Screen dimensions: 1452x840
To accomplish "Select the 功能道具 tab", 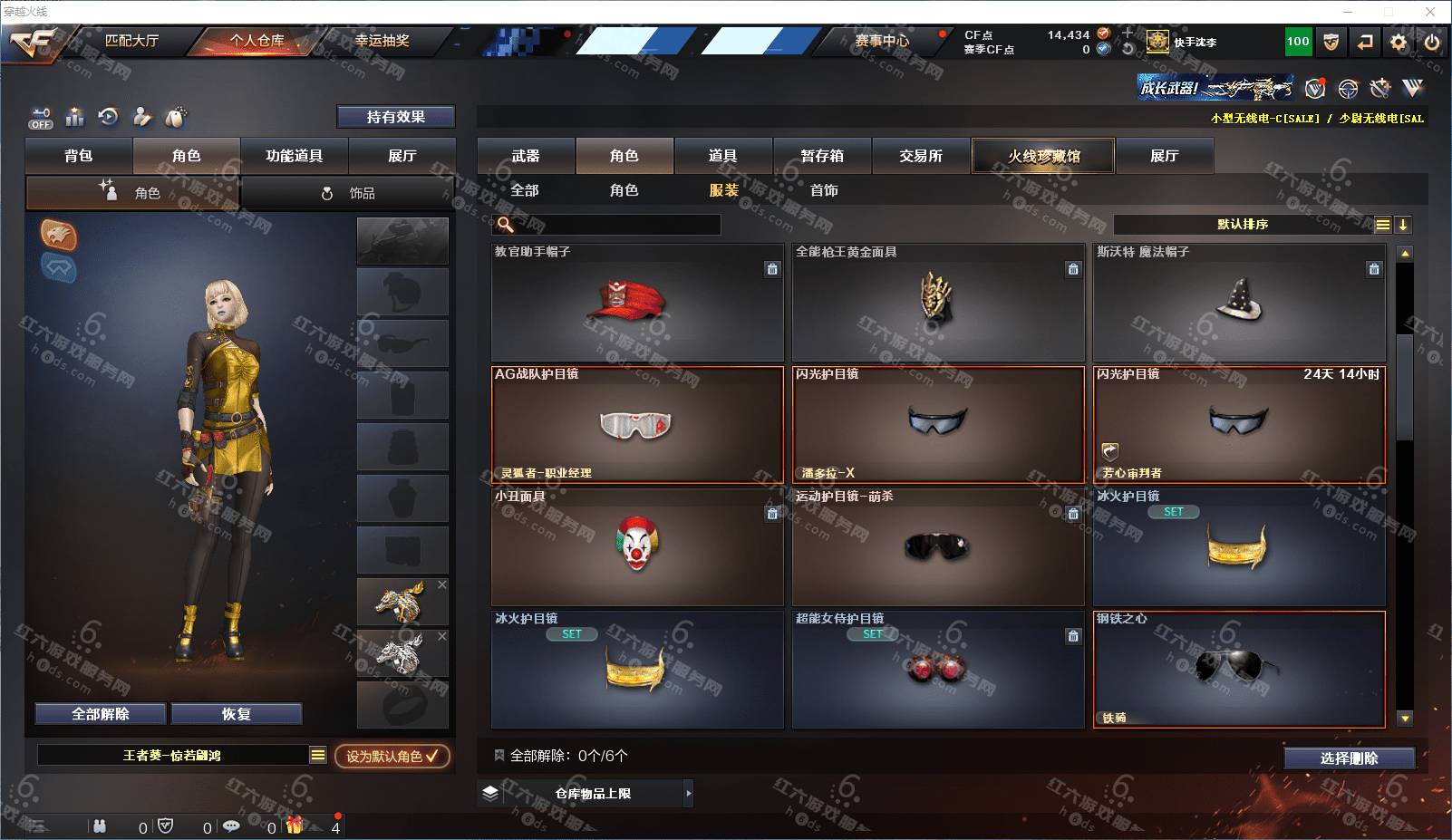I will point(294,156).
